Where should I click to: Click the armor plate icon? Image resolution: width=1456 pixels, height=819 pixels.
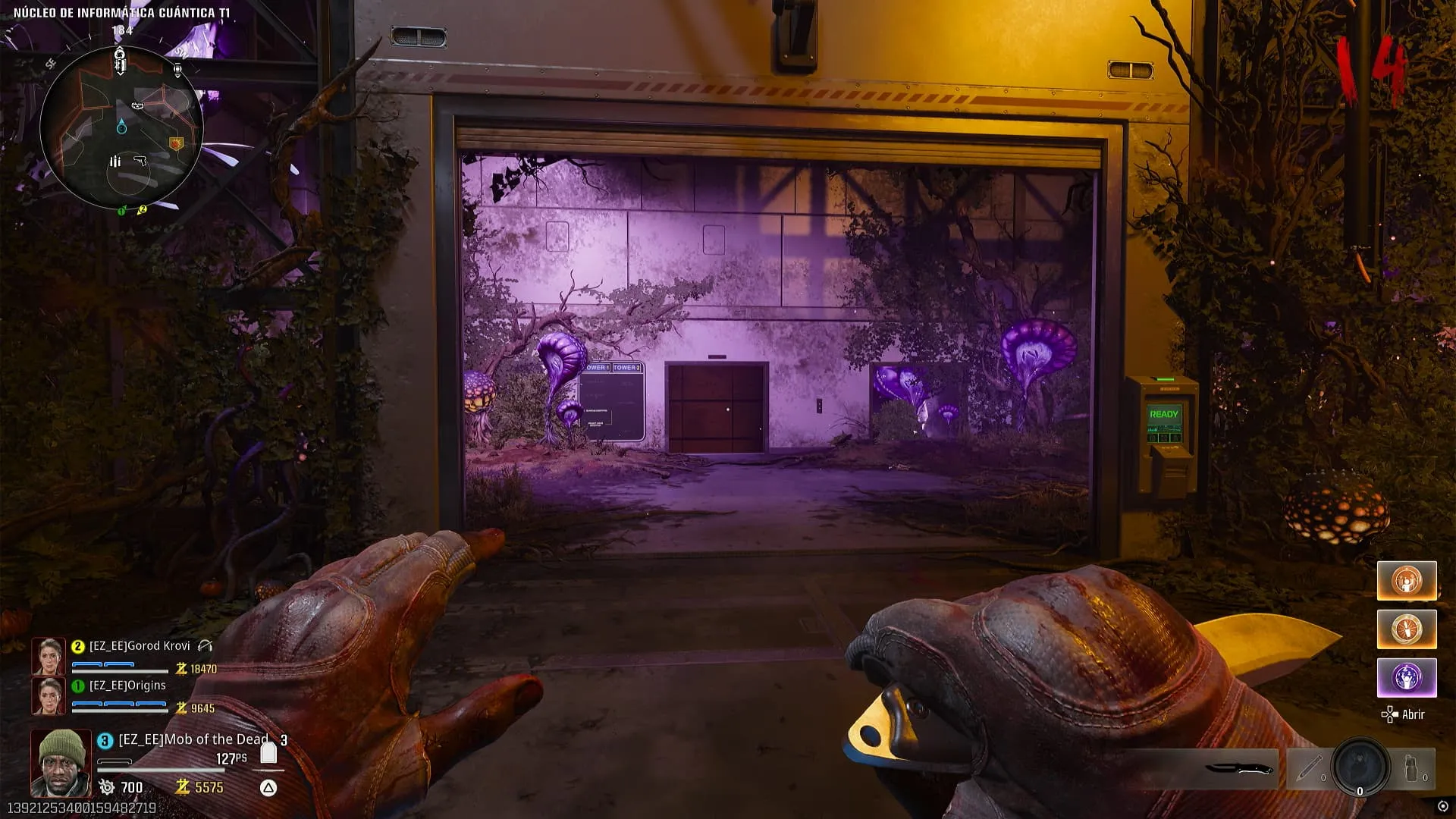pyautogui.click(x=268, y=753)
